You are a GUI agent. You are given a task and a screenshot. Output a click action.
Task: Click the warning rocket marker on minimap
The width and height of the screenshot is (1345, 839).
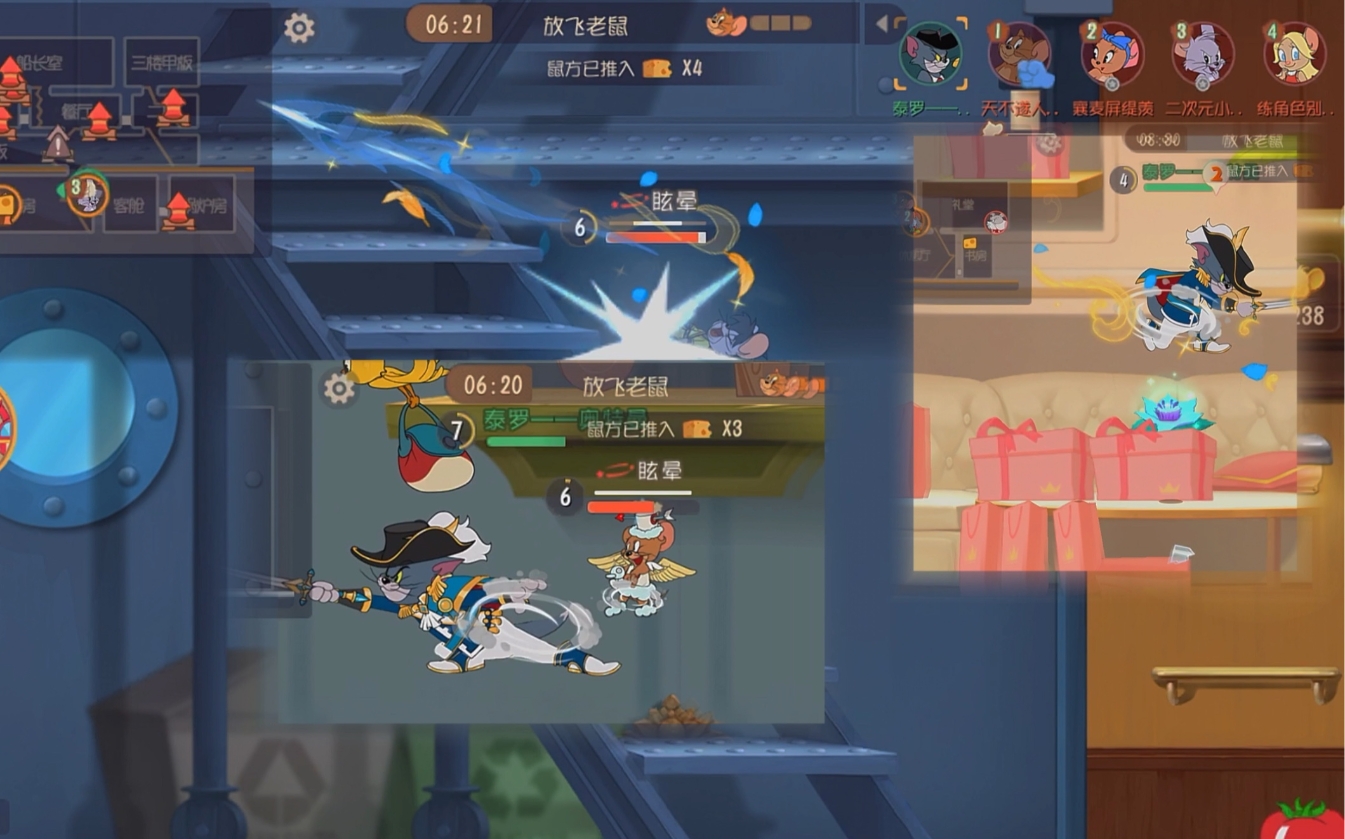point(57,146)
